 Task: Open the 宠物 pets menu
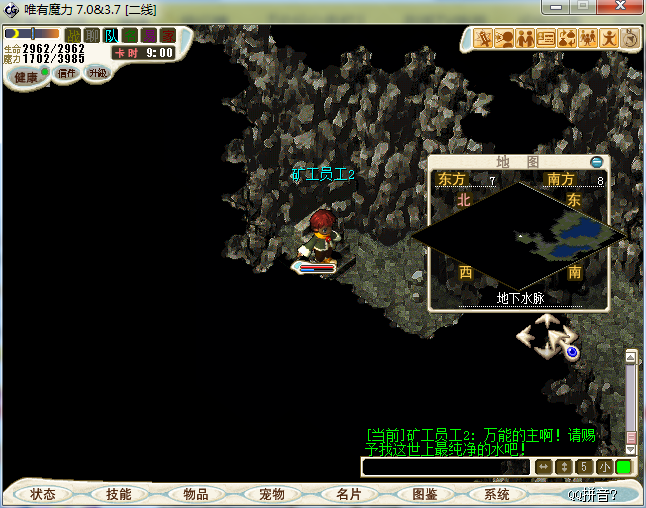271,494
